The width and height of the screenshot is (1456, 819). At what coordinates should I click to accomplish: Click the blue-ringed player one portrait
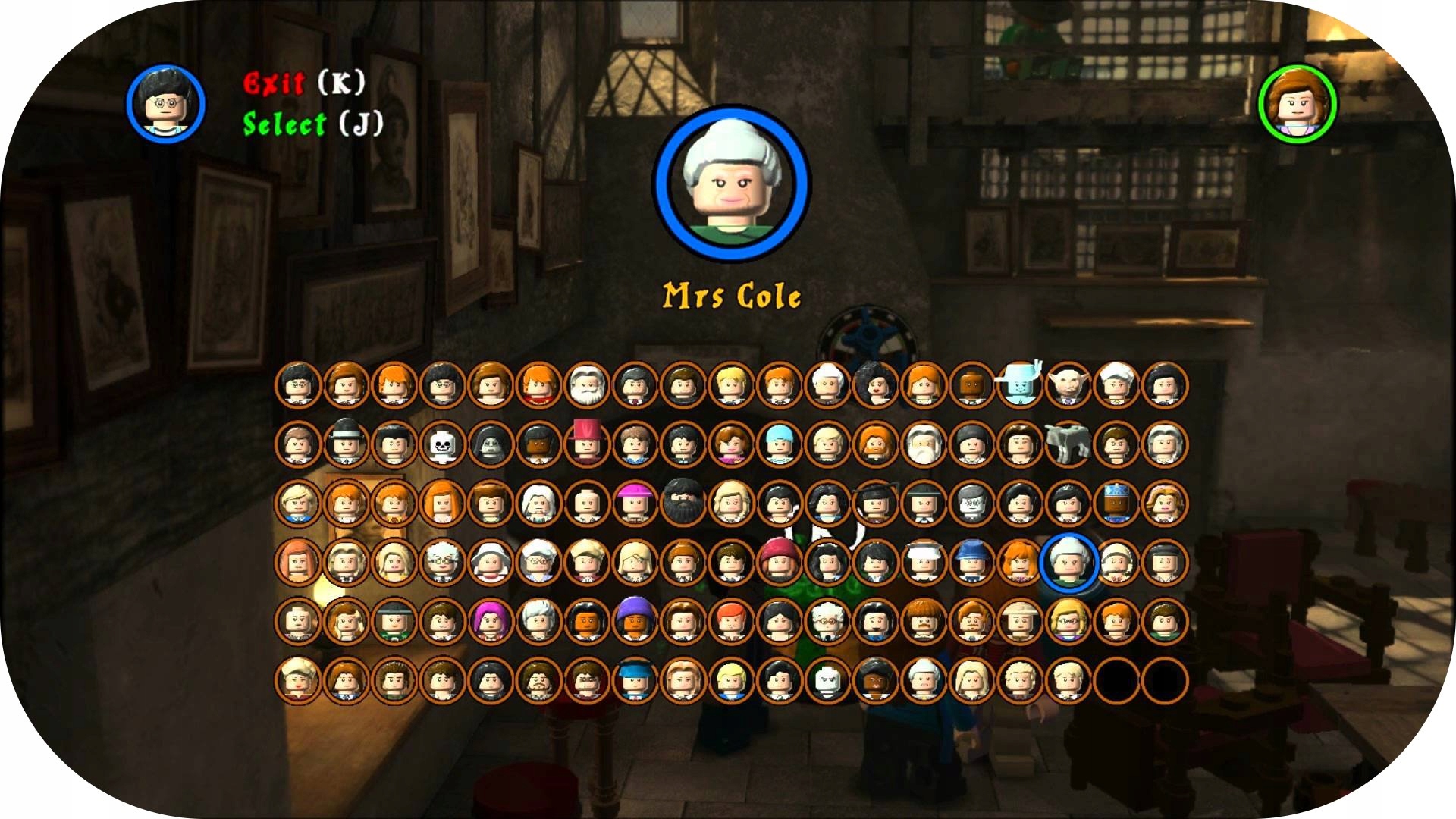(166, 104)
